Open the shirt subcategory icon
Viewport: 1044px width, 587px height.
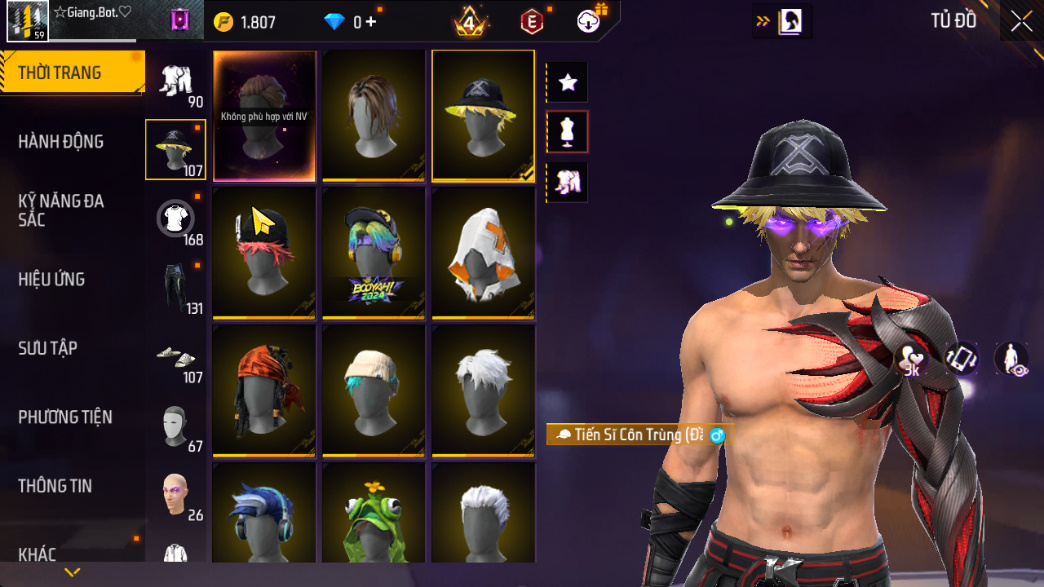[x=175, y=220]
